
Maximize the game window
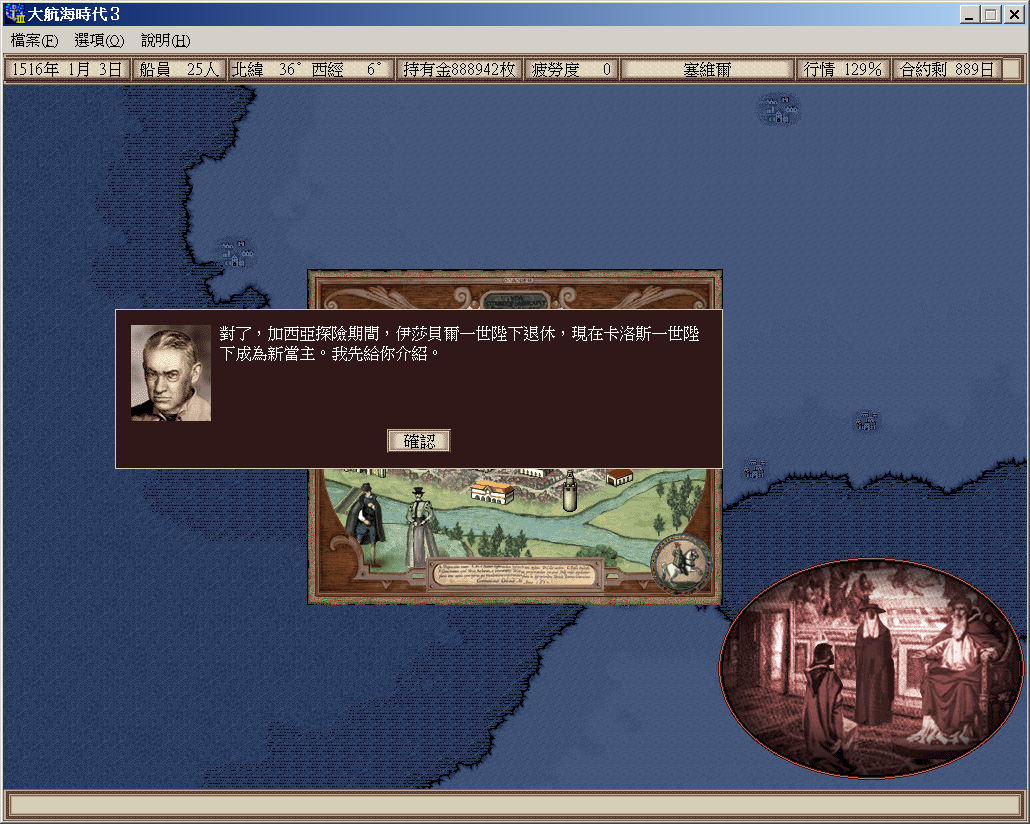pyautogui.click(x=990, y=15)
